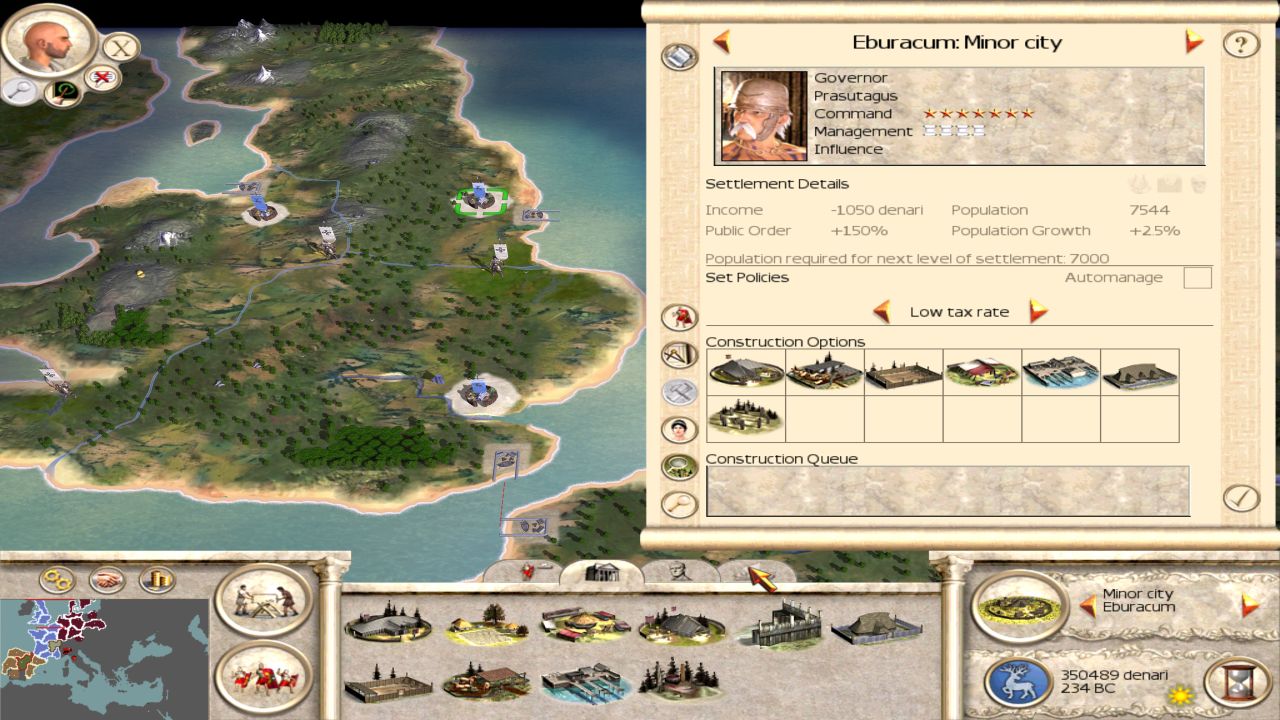Open recruitment with the red soldier side icon
Screen dimensions: 1280x720
pyautogui.click(x=680, y=318)
